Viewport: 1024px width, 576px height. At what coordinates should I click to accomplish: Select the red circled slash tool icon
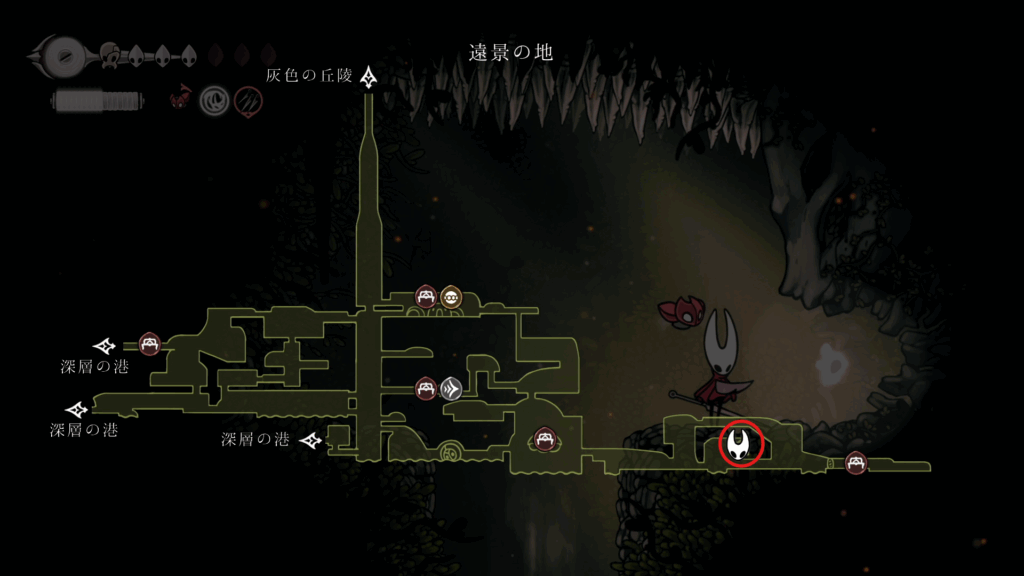coord(248,99)
